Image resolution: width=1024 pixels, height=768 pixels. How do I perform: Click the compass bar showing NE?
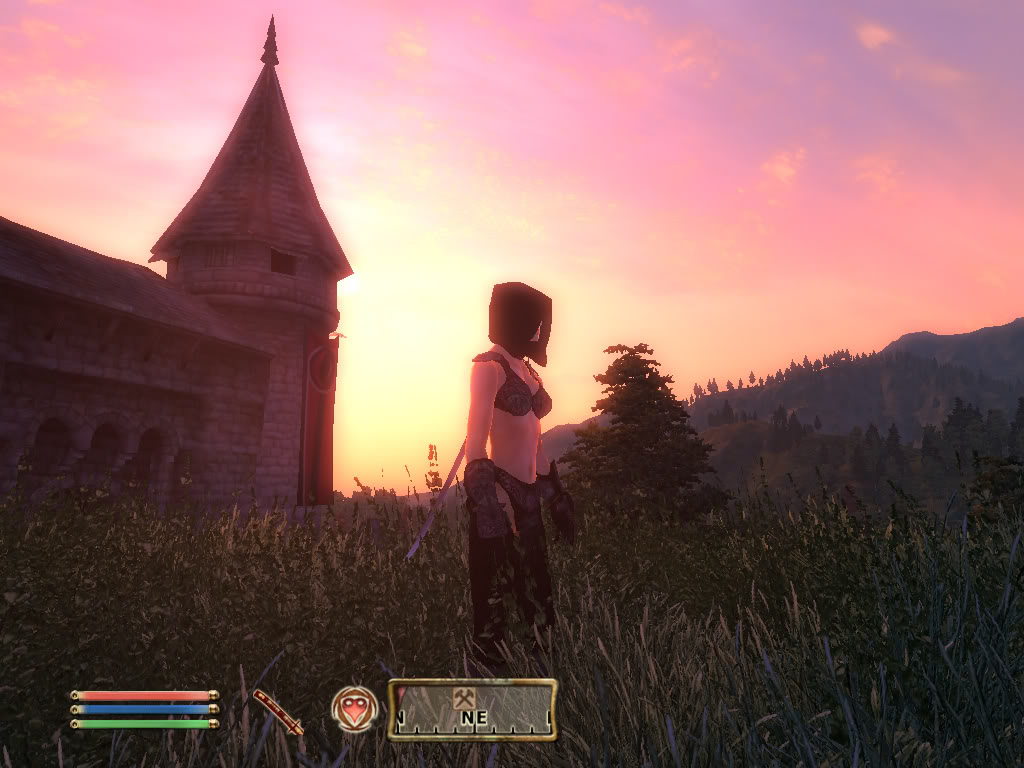pos(472,710)
